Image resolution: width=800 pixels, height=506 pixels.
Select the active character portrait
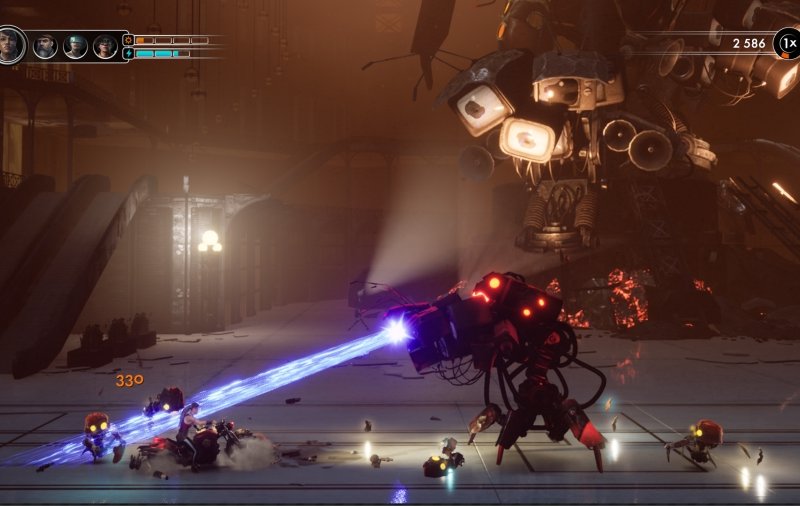11,44
